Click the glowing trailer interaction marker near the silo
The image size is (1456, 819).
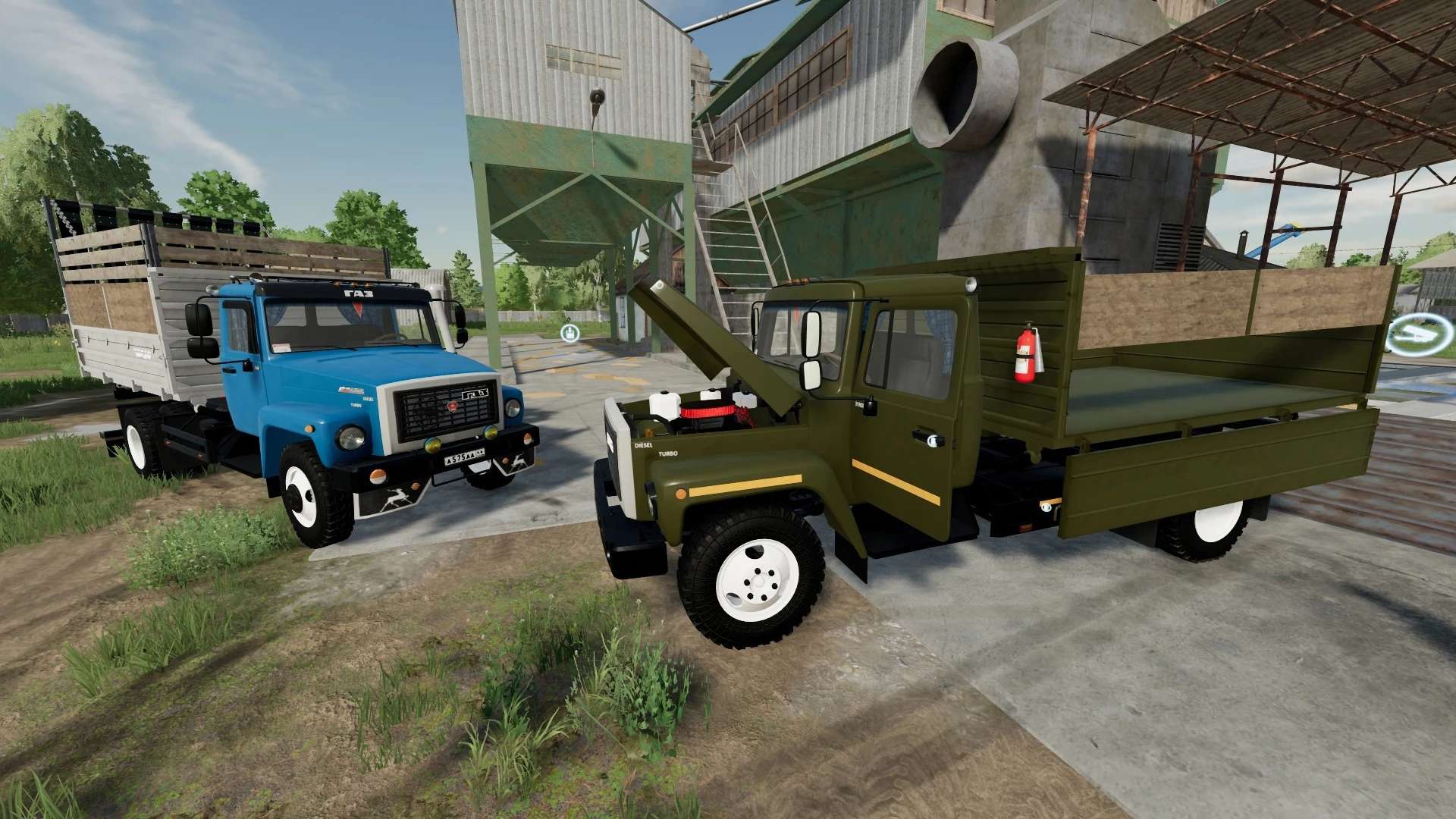pos(570,333)
